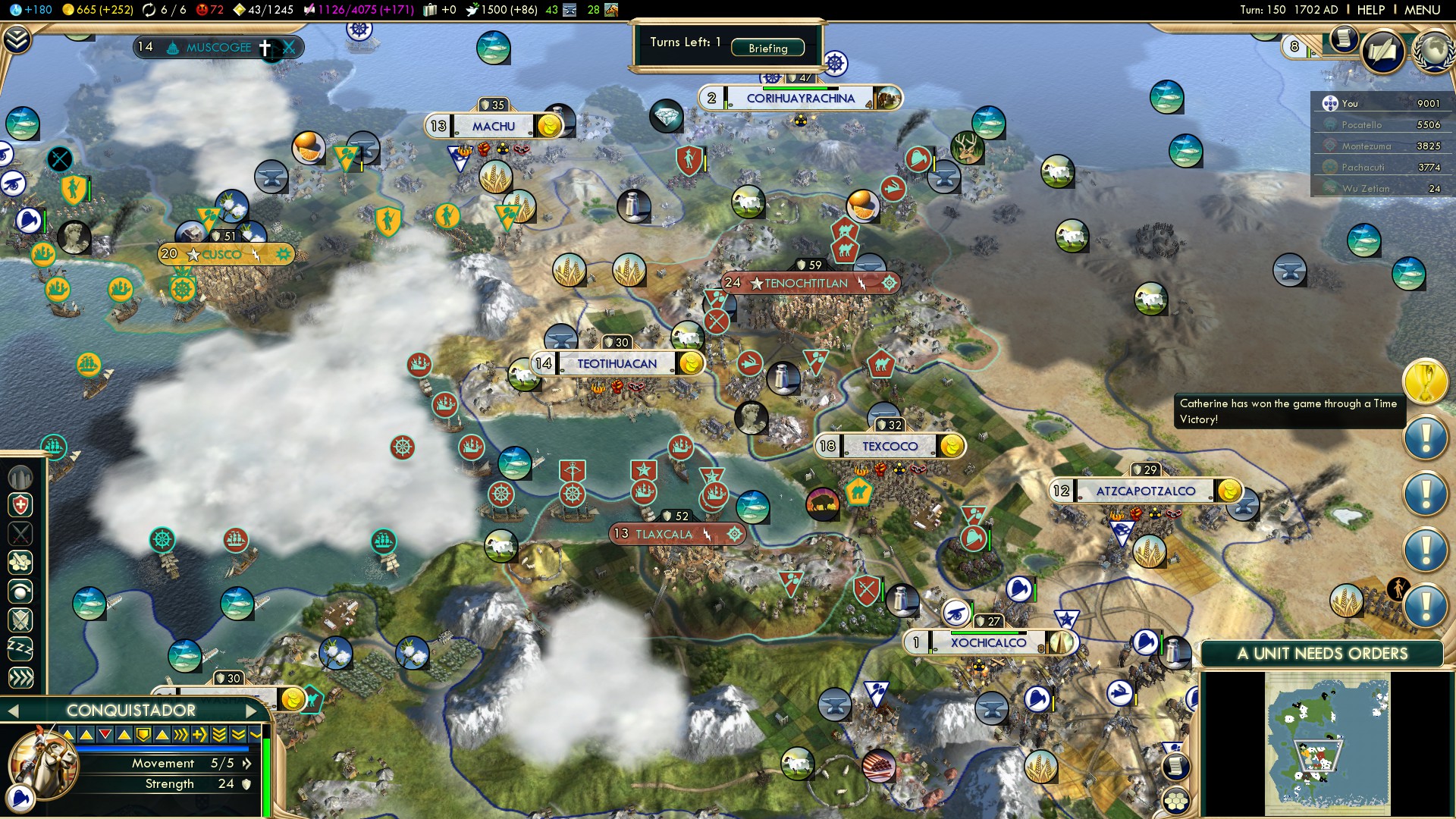Image resolution: width=1456 pixels, height=819 pixels.
Task: Click the Briefing button
Action: 767,48
